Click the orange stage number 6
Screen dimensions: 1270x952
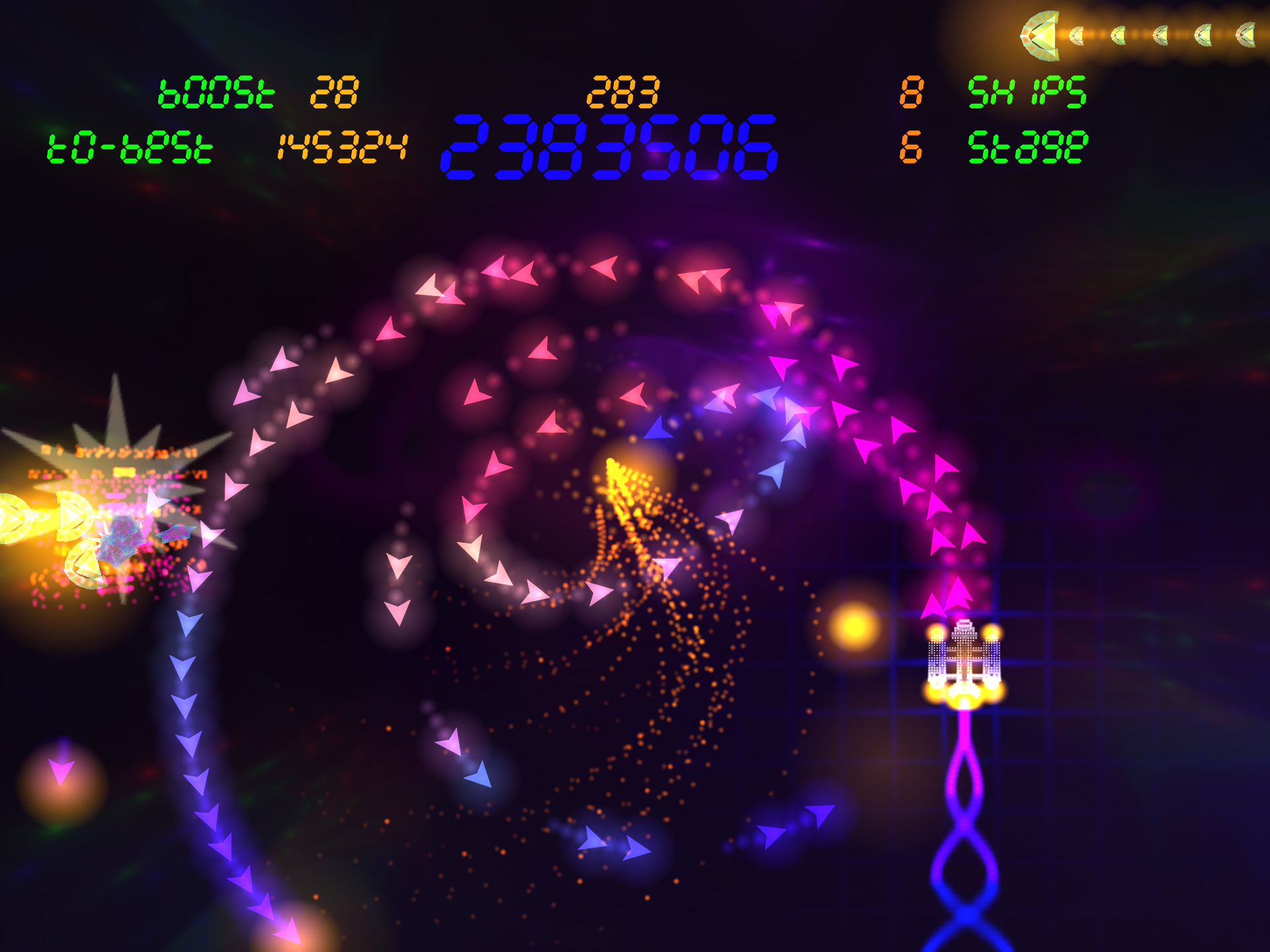tap(911, 147)
